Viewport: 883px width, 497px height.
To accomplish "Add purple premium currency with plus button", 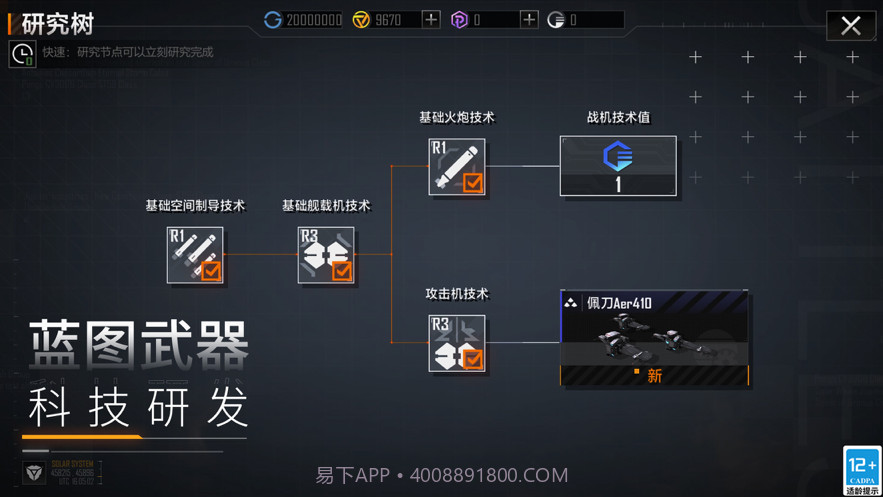I will 529,19.
